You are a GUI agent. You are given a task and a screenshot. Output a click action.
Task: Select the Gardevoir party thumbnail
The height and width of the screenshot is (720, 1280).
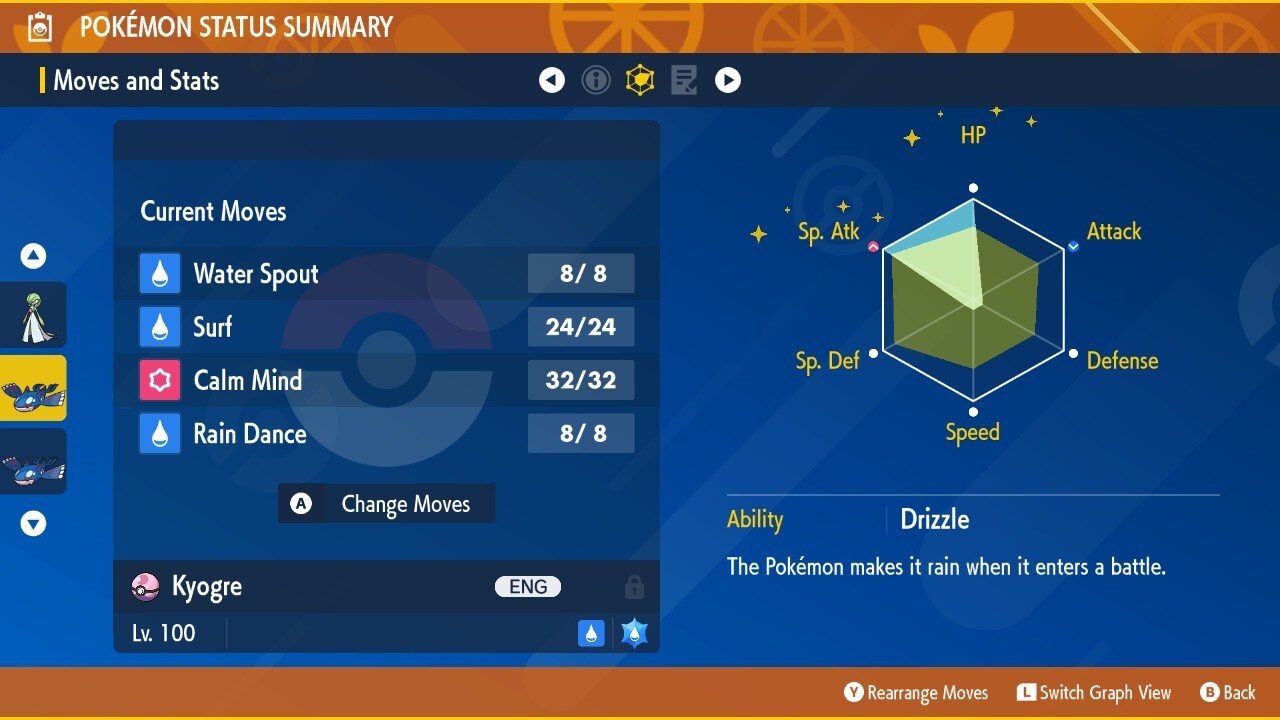pos(34,315)
